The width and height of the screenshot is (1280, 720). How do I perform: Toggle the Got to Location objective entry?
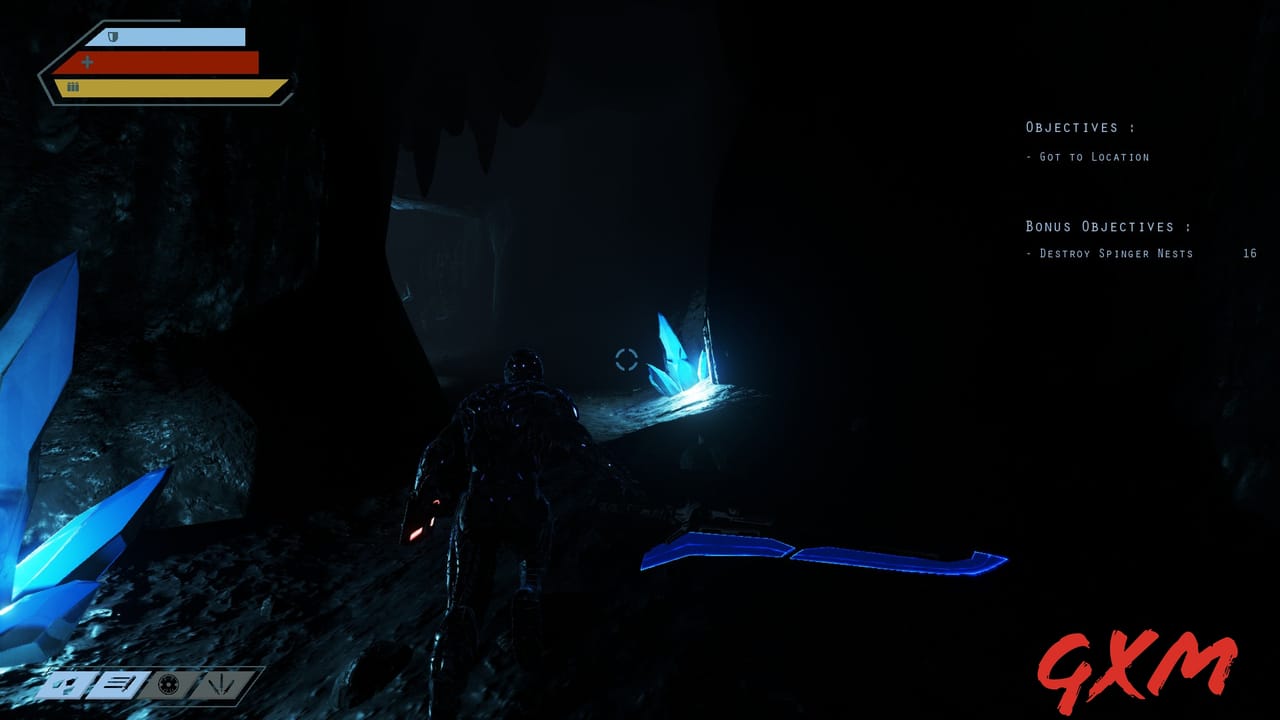pos(1088,156)
